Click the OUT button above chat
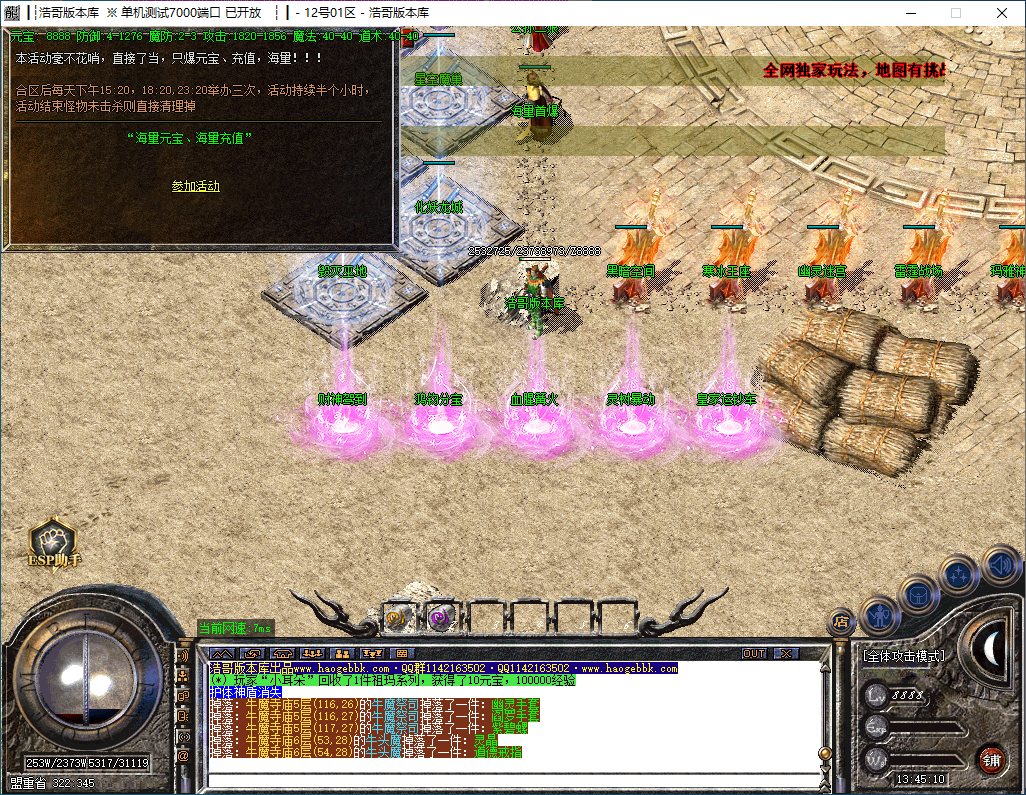 [x=754, y=654]
